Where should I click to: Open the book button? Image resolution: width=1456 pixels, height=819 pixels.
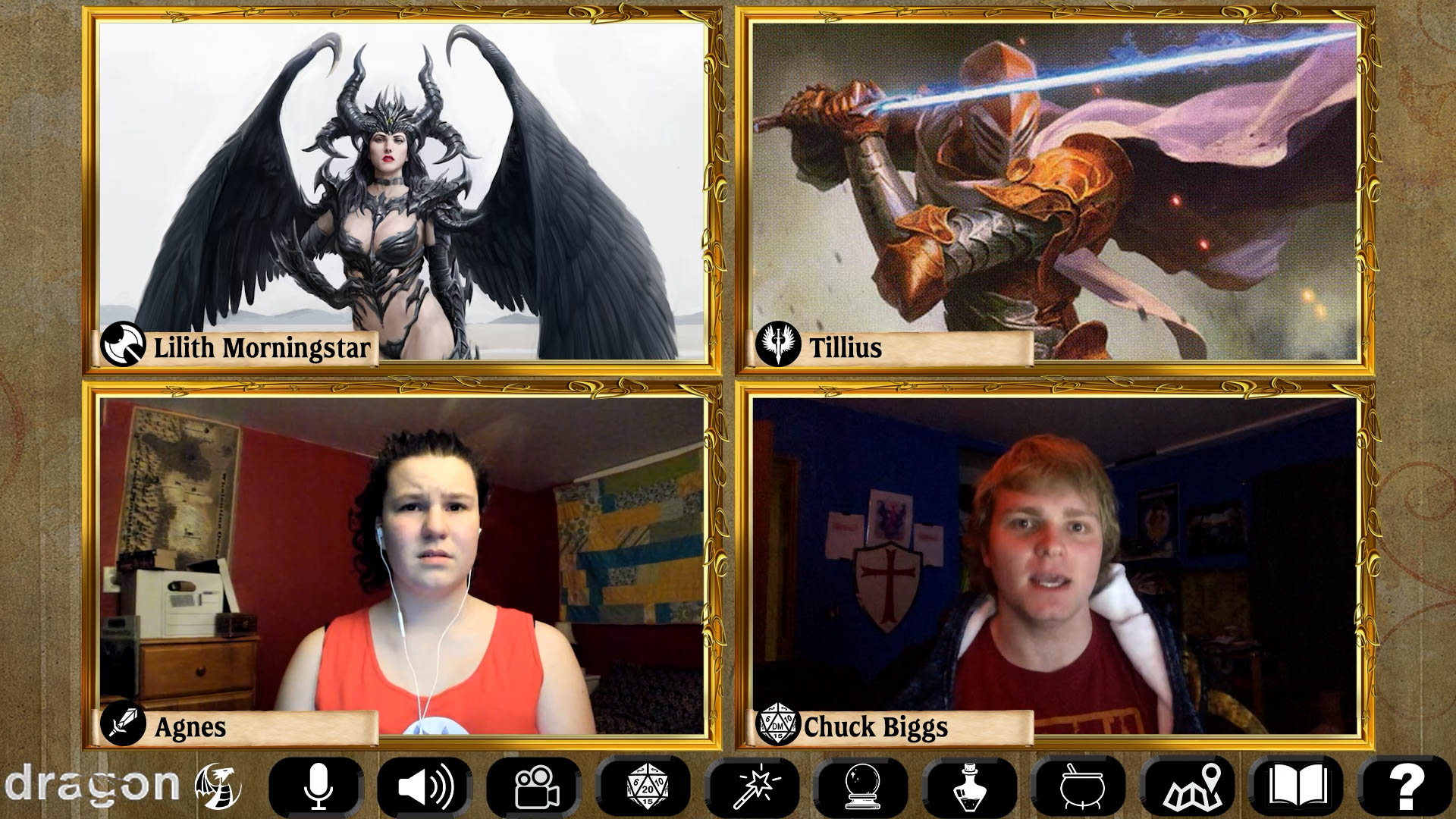point(1298,786)
